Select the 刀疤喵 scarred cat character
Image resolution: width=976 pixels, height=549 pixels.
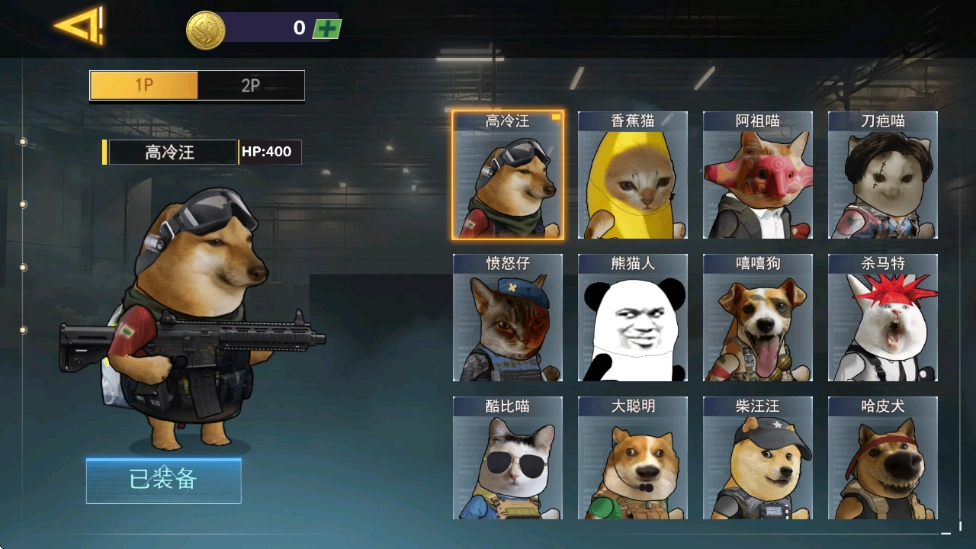[x=882, y=176]
